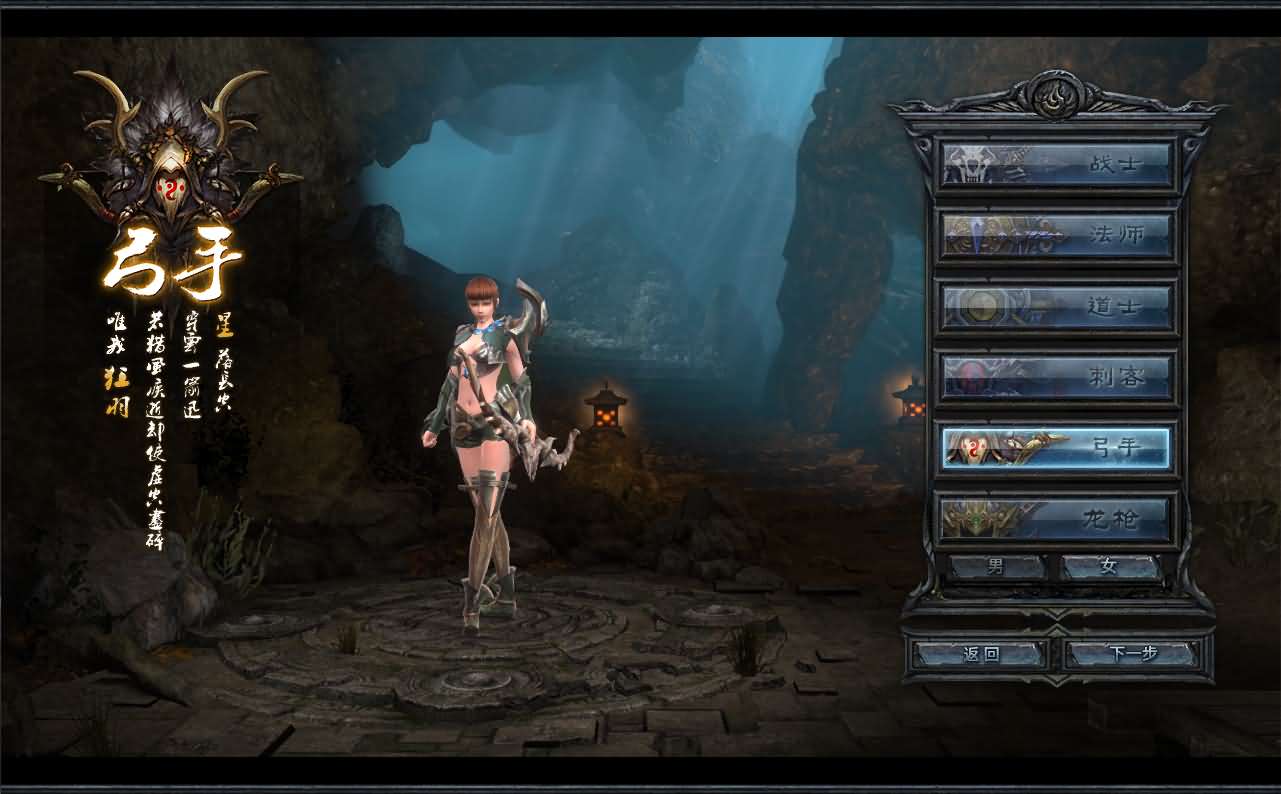The height and width of the screenshot is (794, 1281).
Task: Choose the highlighted 弓手 archer class
Action: 1056,448
